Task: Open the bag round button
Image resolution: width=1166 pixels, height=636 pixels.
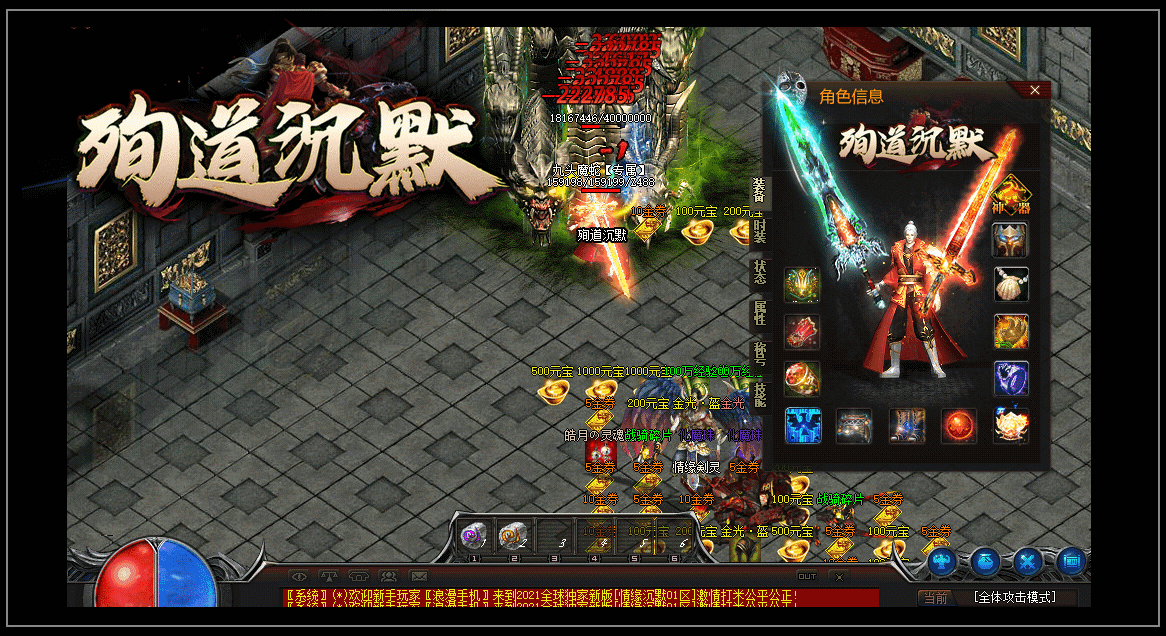Action: click(985, 562)
